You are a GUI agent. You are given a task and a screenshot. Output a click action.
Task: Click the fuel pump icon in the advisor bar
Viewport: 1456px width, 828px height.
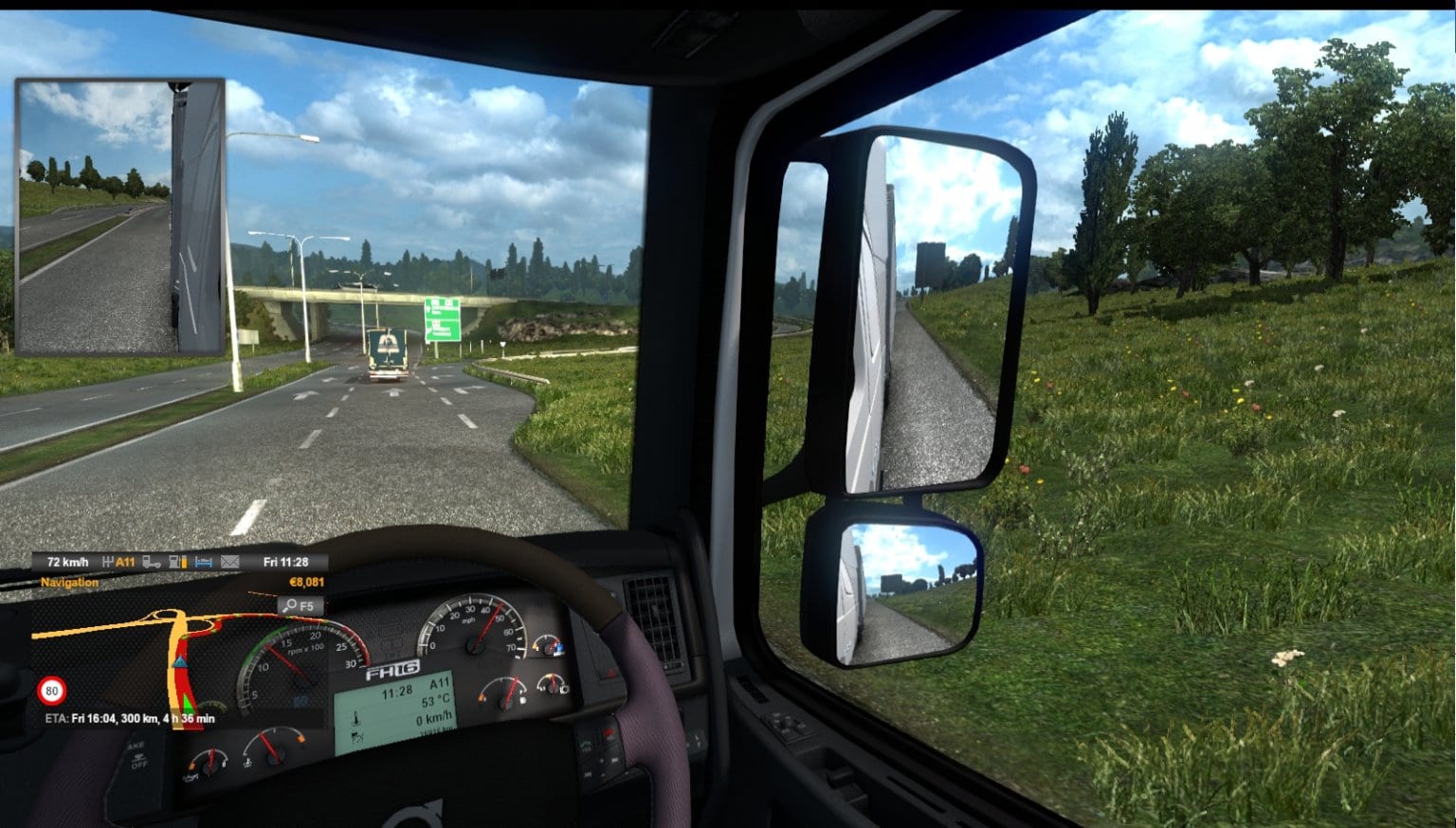(x=177, y=562)
